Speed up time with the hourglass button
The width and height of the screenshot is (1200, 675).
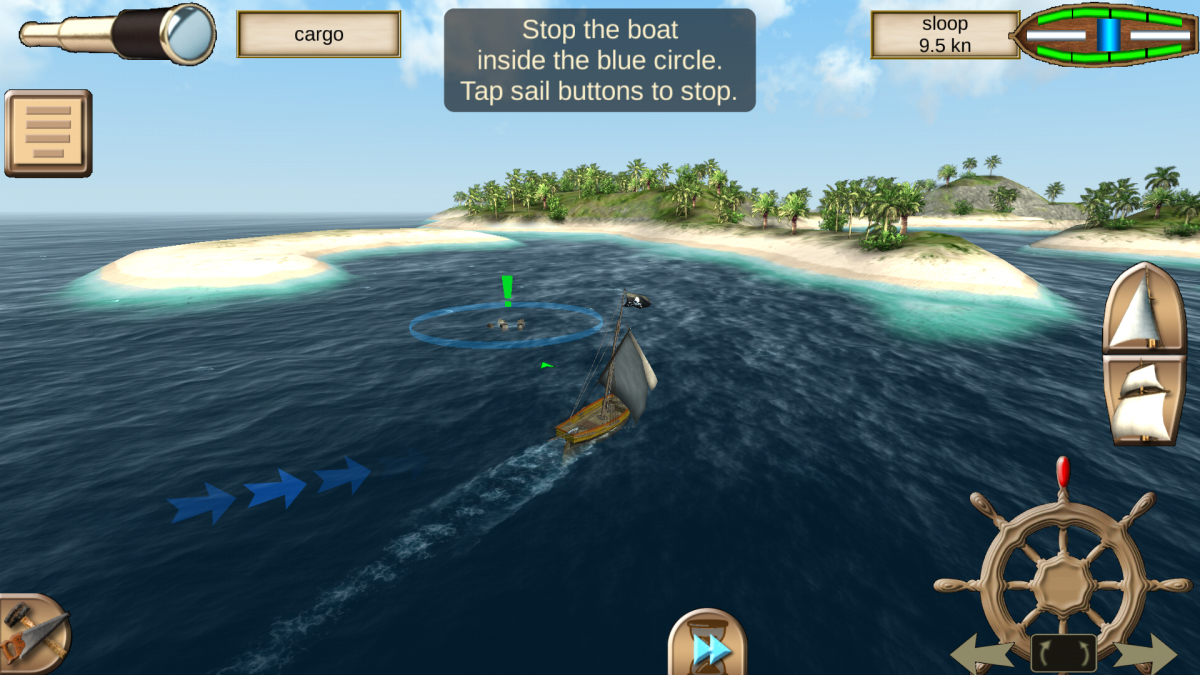[707, 645]
